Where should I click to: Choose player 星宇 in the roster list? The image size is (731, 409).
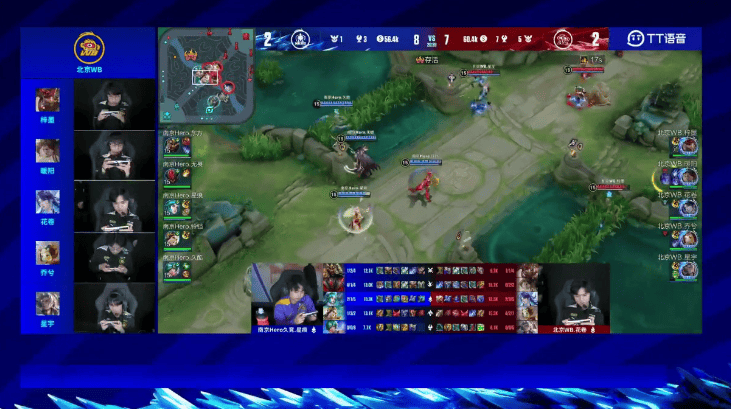pyautogui.click(x=48, y=304)
